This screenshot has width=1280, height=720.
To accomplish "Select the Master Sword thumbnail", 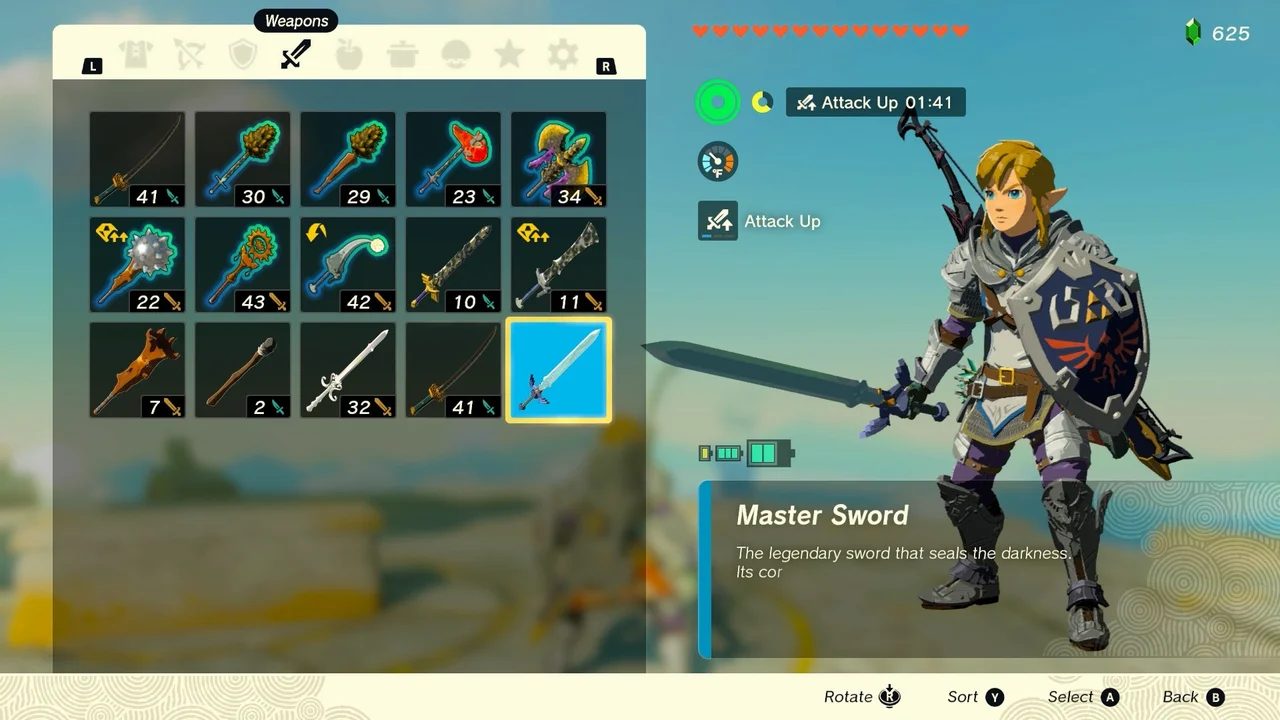I will coord(558,370).
